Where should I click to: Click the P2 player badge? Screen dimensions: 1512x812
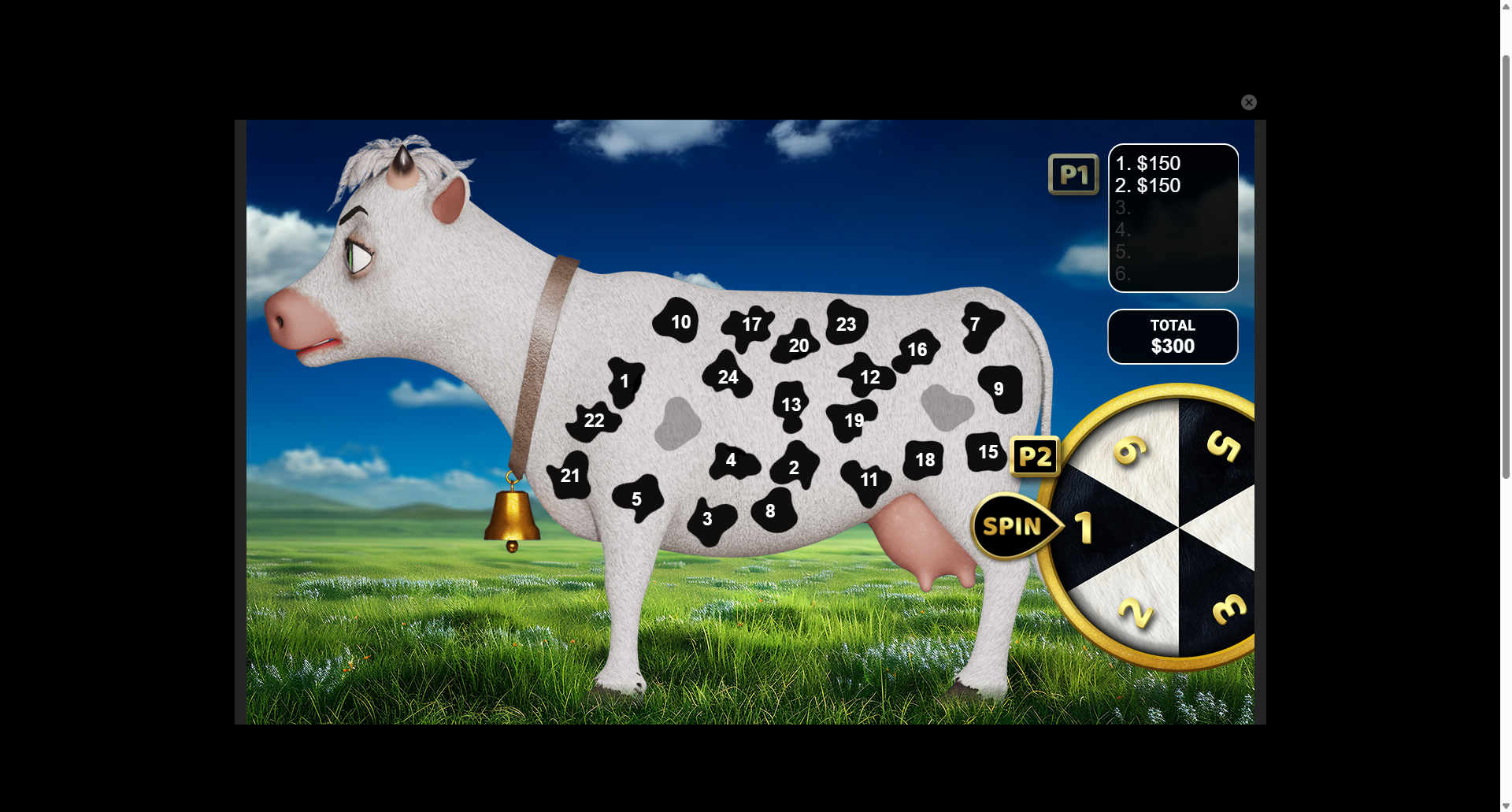[1035, 457]
